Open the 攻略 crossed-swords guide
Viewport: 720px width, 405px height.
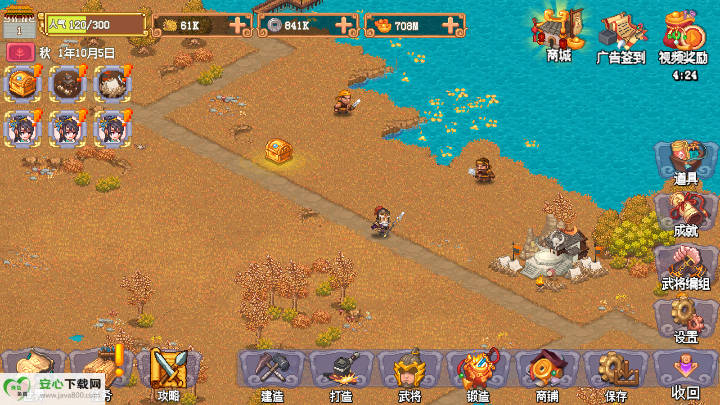pyautogui.click(x=168, y=371)
